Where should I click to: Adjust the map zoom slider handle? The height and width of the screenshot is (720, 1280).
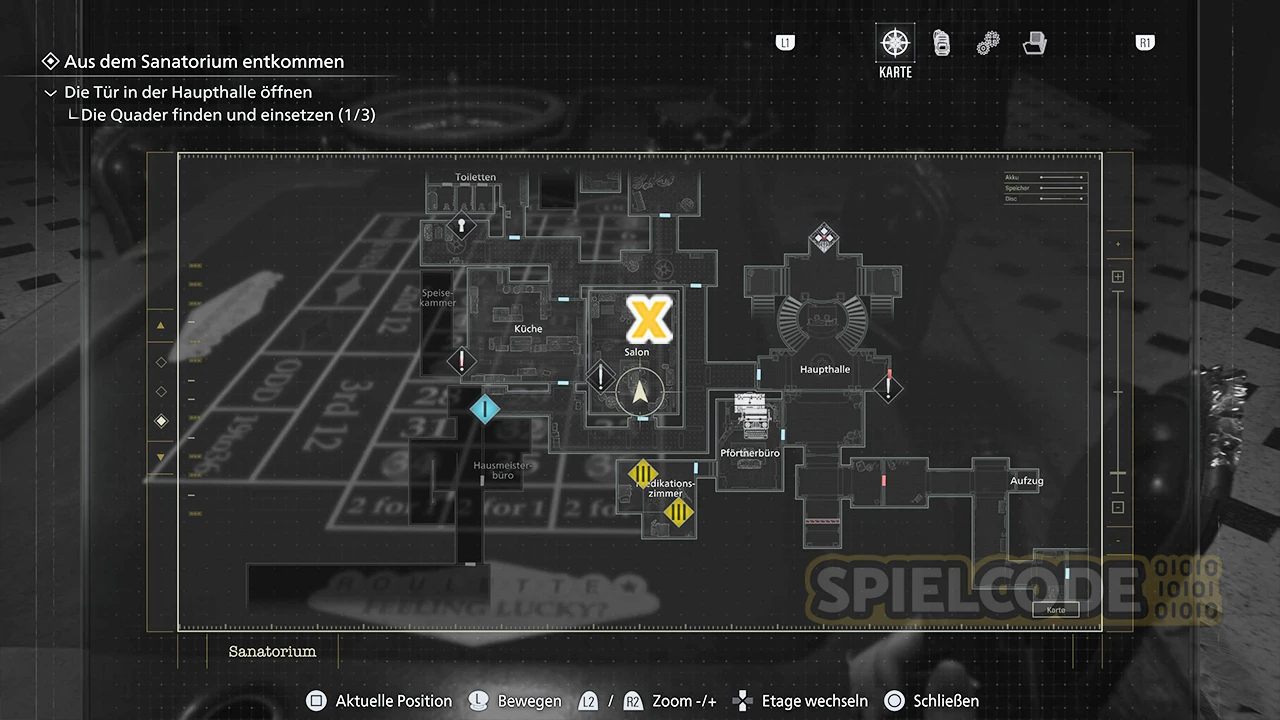(x=1118, y=473)
